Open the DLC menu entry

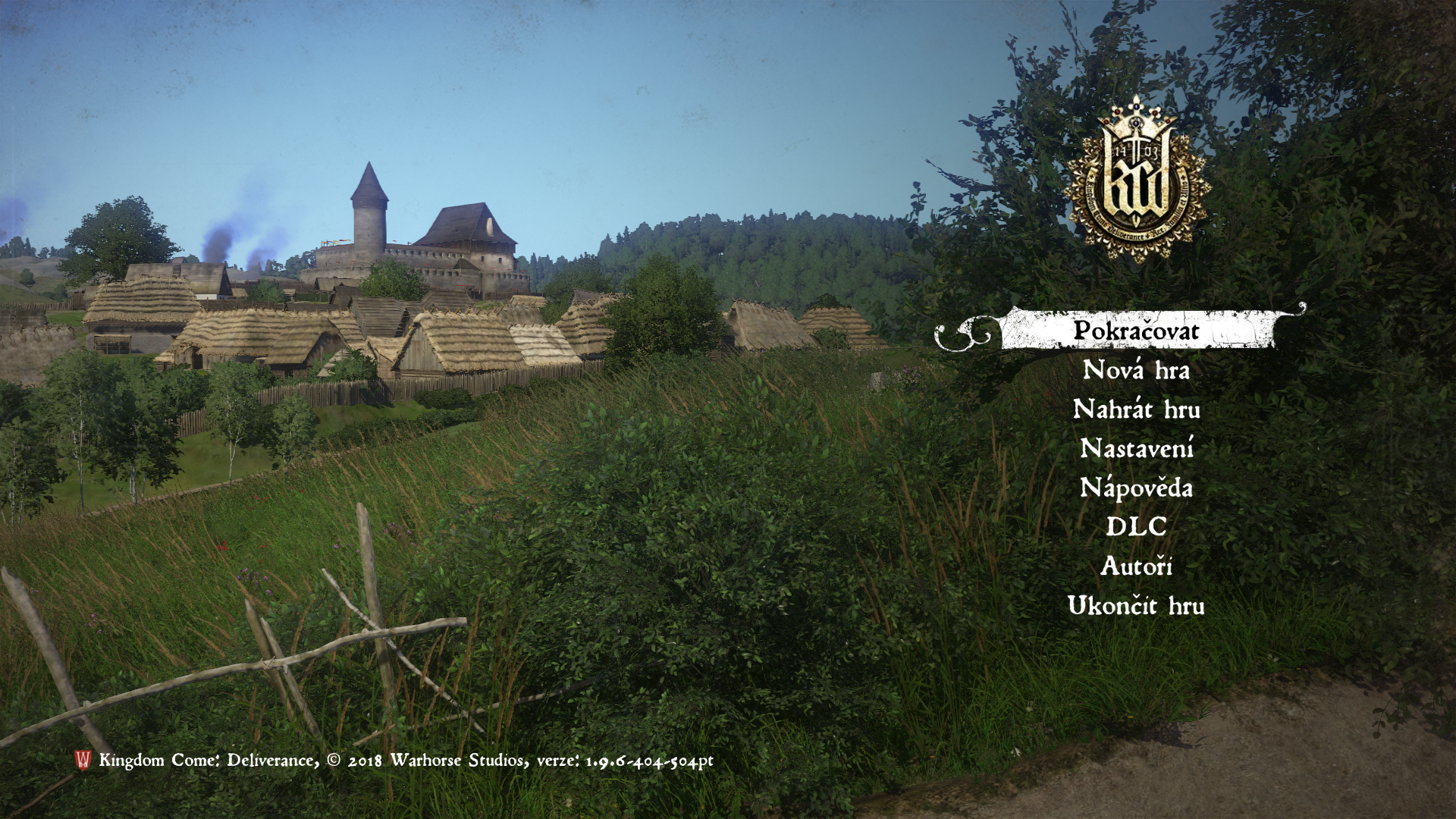pyautogui.click(x=1136, y=527)
